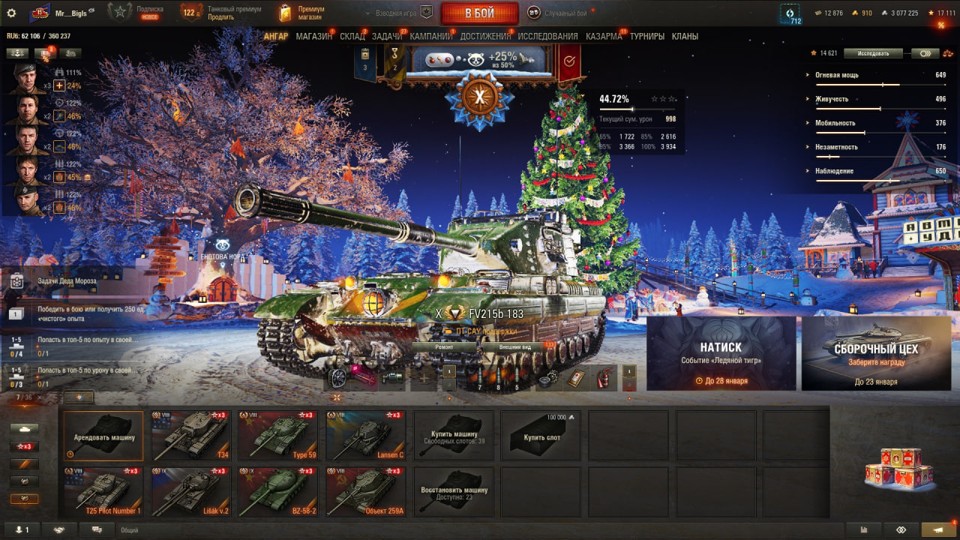Click the Исследовать button
Screen dimensions: 960x540
tap(872, 53)
